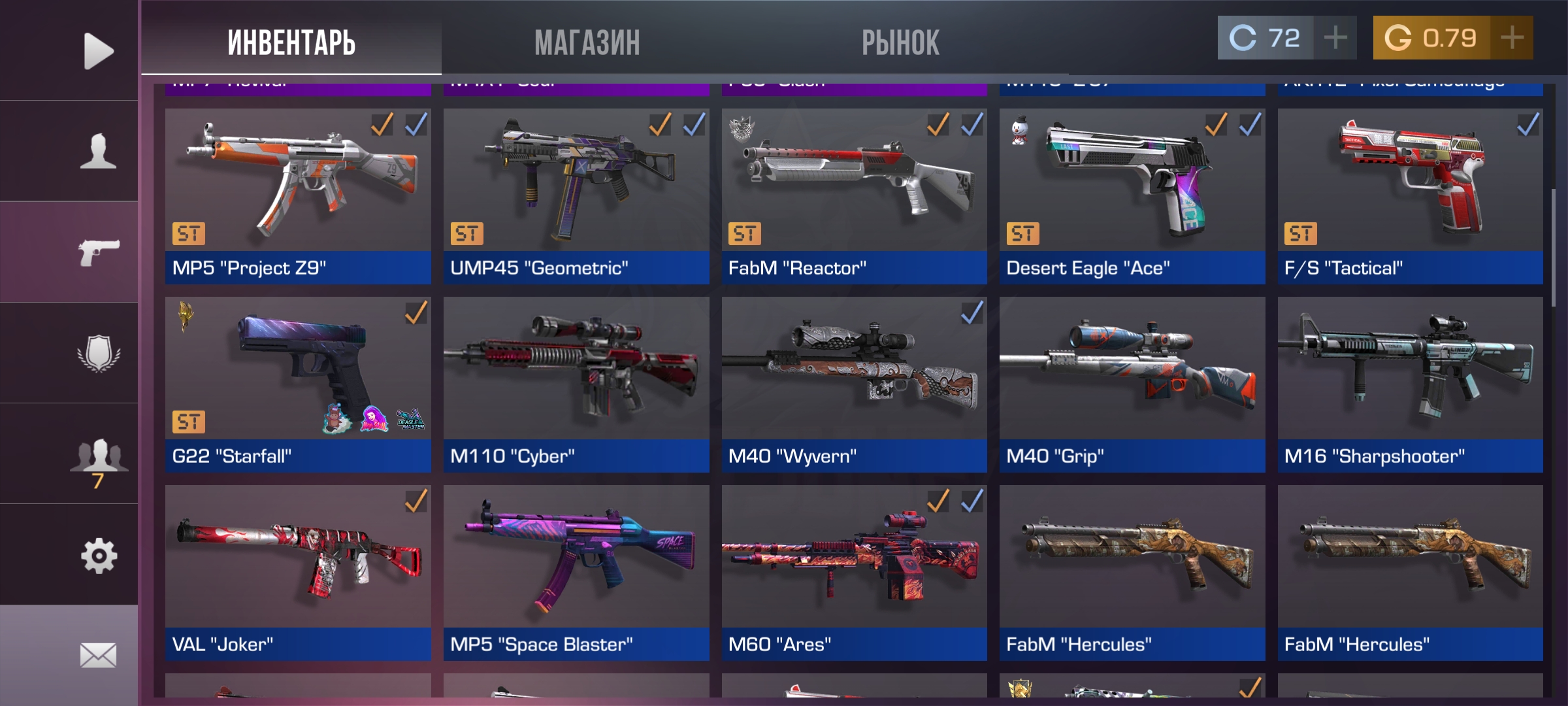Select the Инвентарь tab
Image resolution: width=1568 pixels, height=706 pixels.
(x=291, y=43)
